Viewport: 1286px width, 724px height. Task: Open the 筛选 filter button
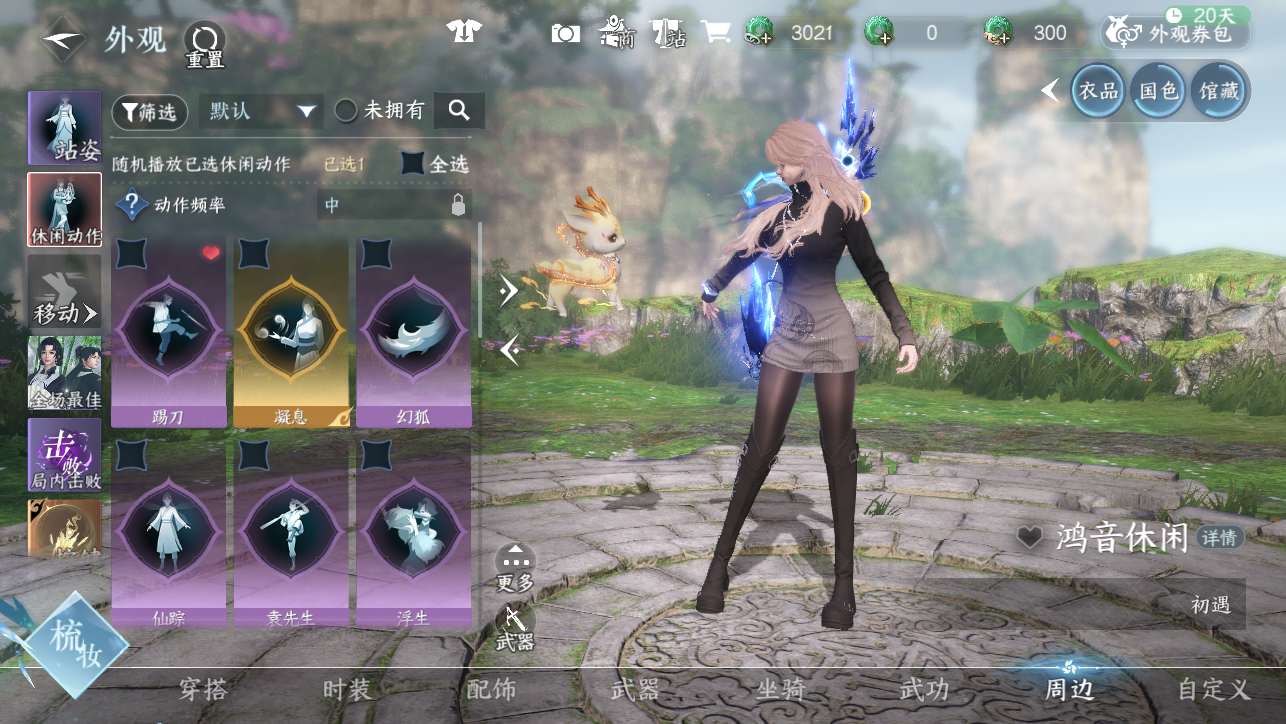tap(149, 113)
